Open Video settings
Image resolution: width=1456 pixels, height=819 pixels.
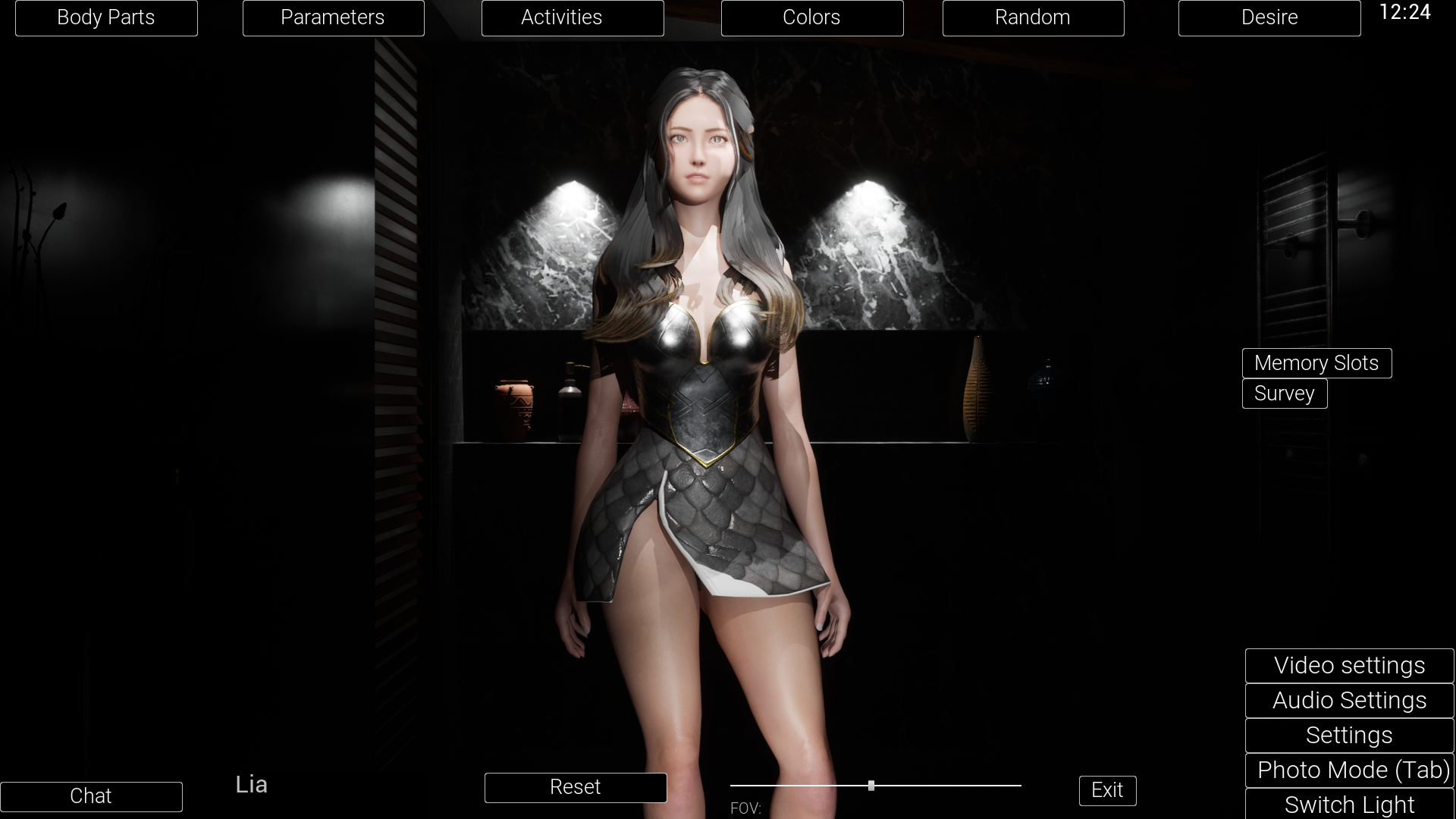coord(1349,665)
